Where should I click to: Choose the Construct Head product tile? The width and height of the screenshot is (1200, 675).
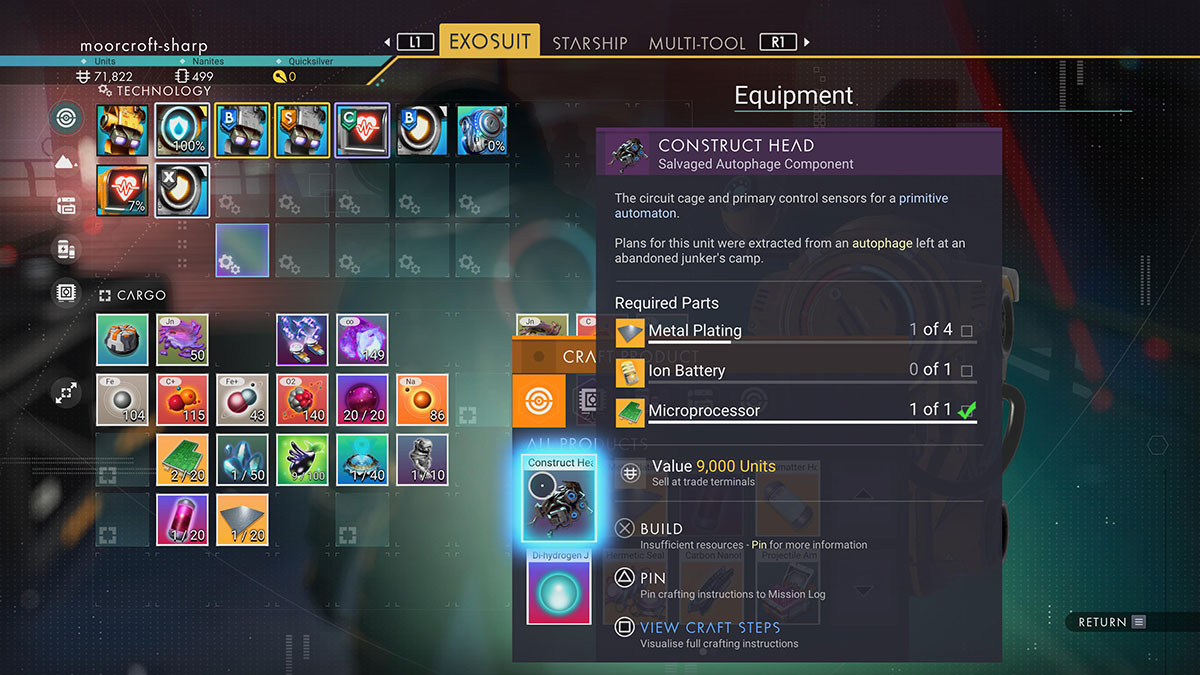(559, 498)
